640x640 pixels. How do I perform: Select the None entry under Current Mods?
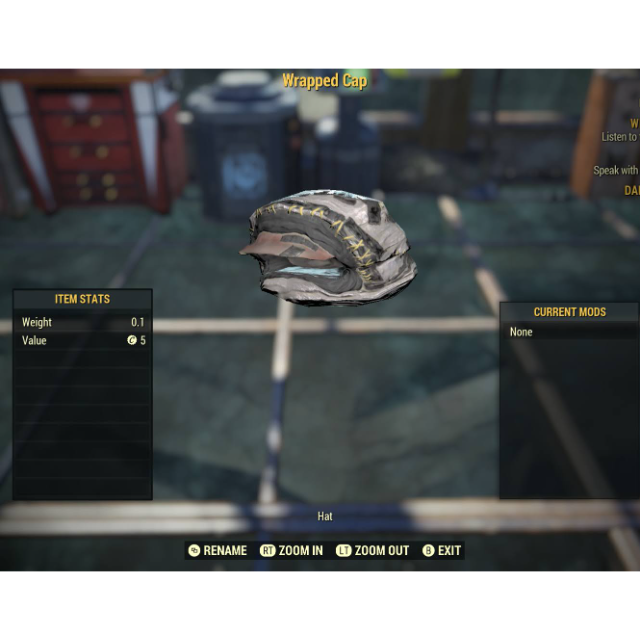pyautogui.click(x=522, y=332)
